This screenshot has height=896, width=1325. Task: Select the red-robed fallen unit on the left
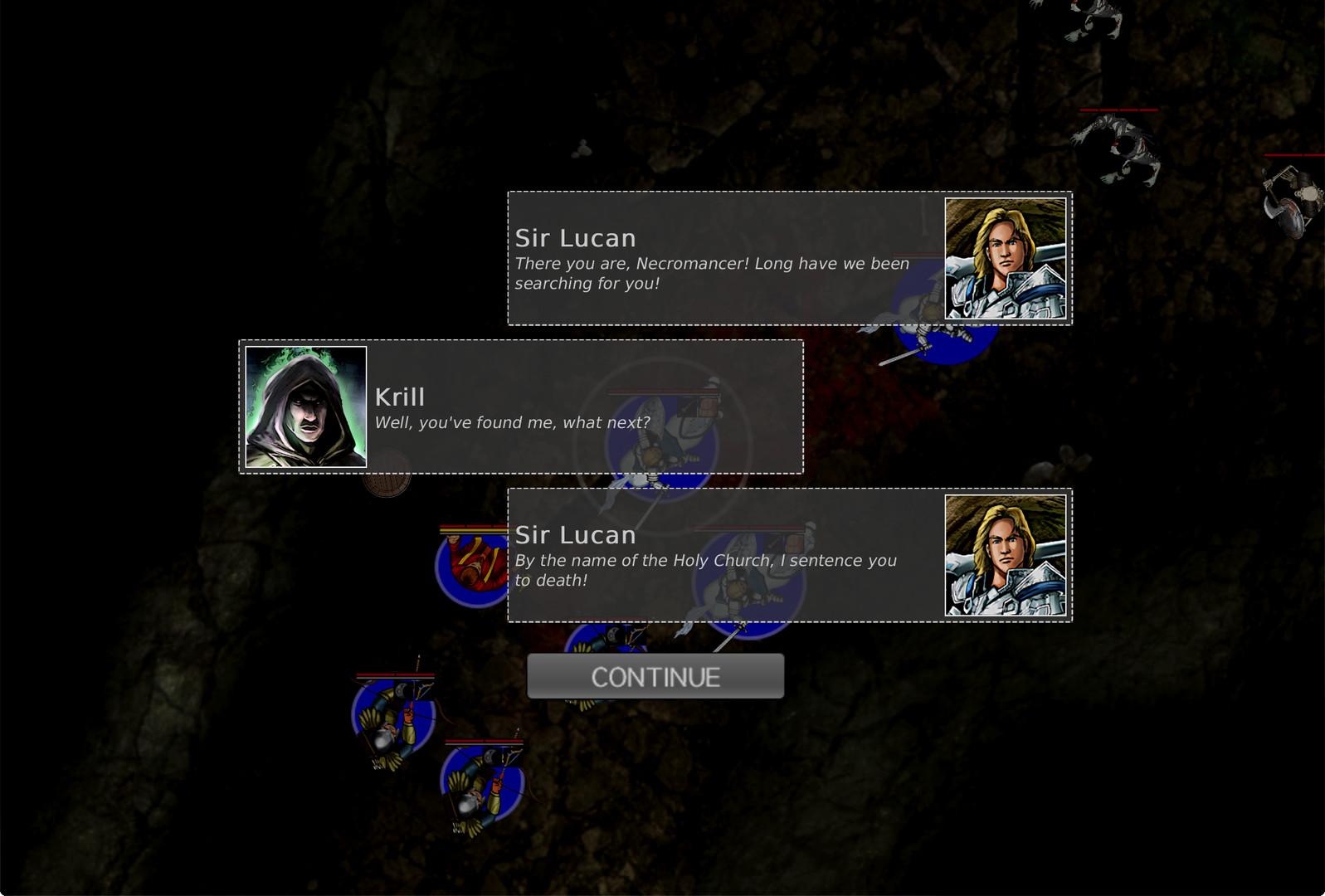click(470, 566)
